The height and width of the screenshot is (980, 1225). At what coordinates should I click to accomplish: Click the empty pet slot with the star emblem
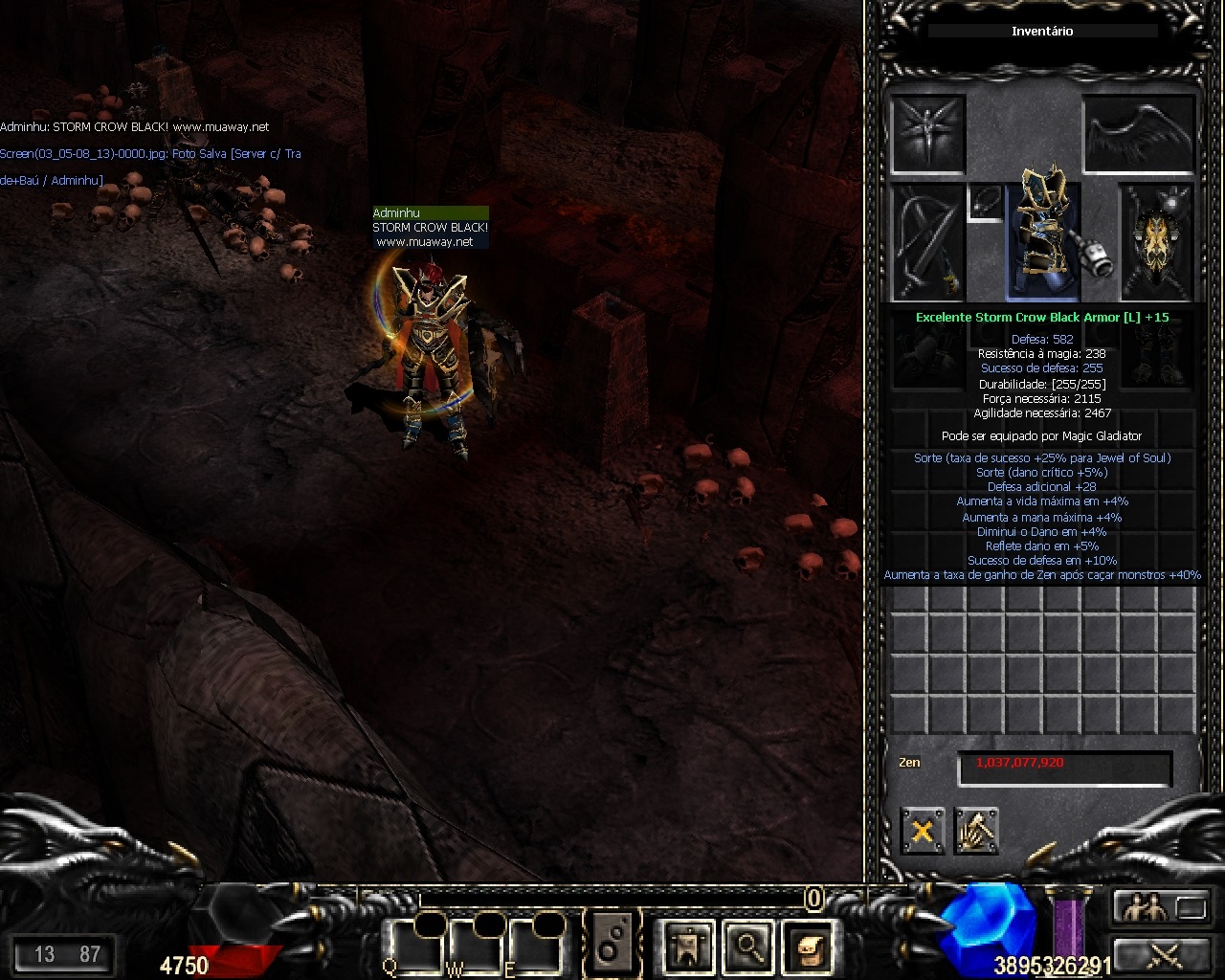pos(927,134)
